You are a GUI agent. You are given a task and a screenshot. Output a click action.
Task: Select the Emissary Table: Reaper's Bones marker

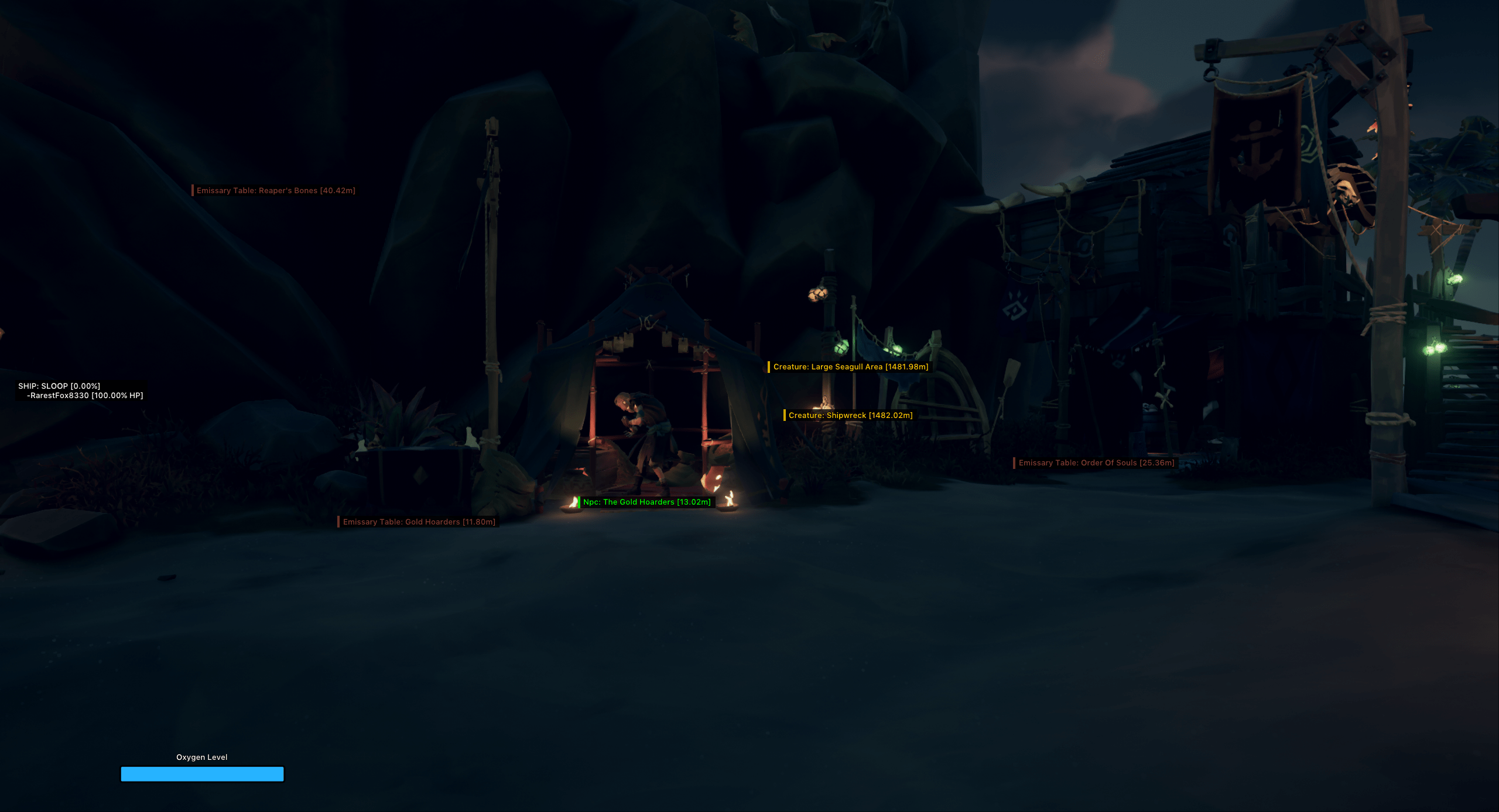tap(276, 191)
